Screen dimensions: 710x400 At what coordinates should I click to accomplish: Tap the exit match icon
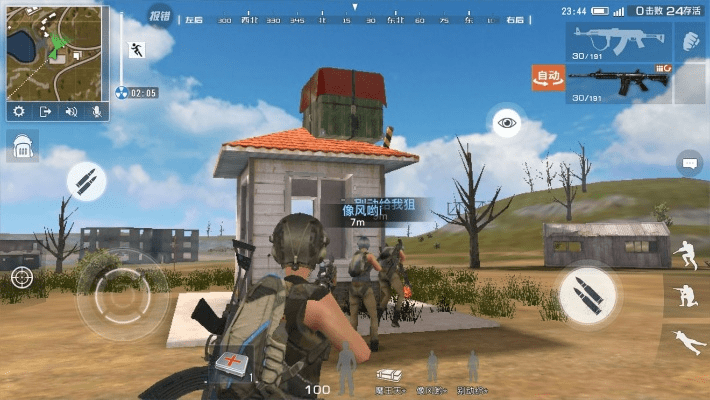click(45, 112)
